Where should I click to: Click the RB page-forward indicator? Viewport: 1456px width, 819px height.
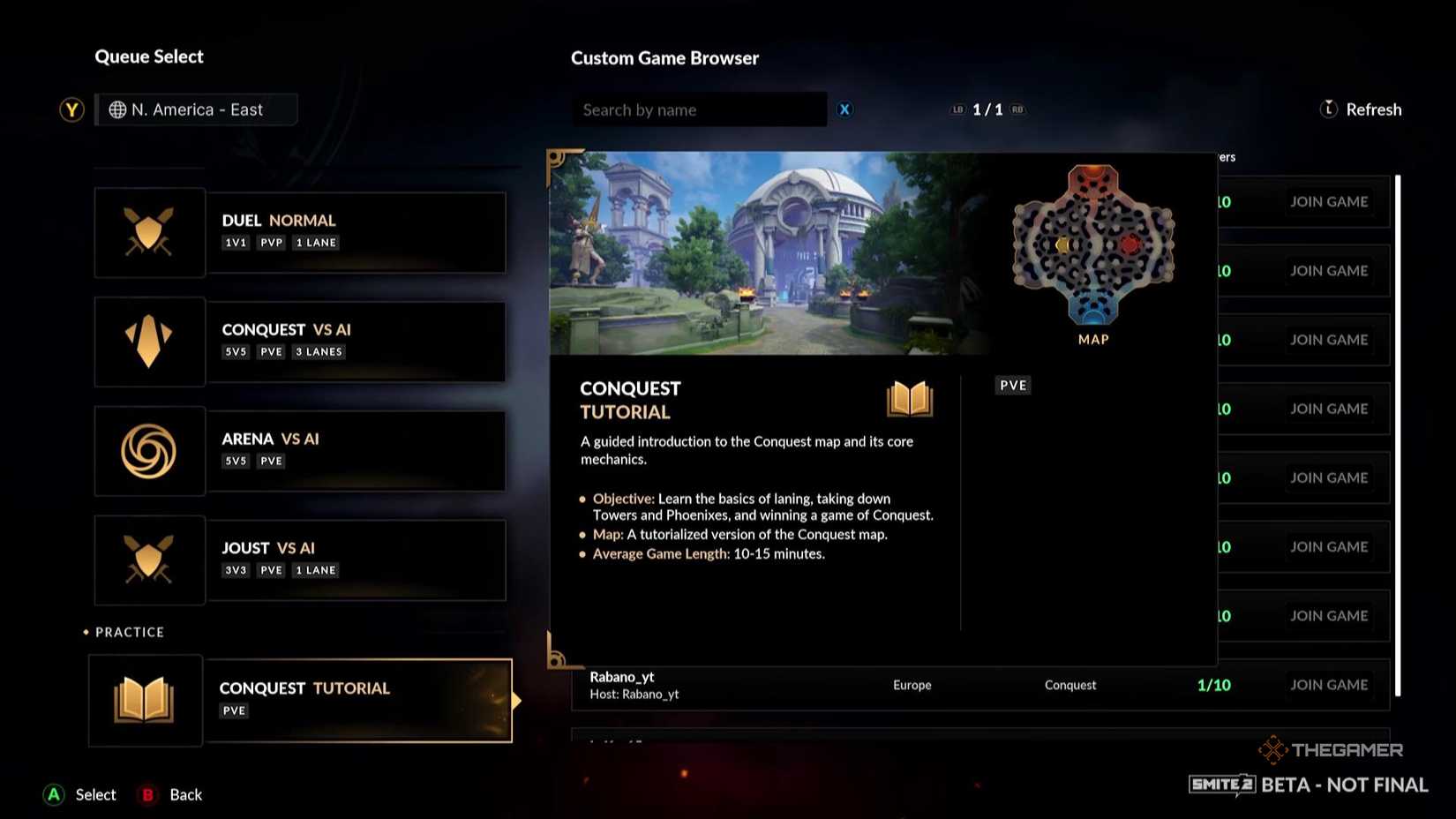(x=1017, y=109)
